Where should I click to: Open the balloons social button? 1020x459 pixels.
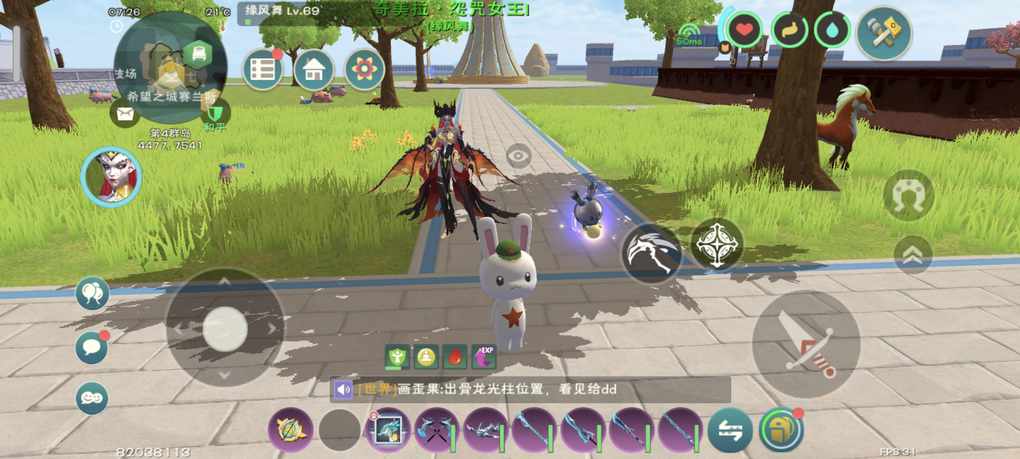point(92,293)
